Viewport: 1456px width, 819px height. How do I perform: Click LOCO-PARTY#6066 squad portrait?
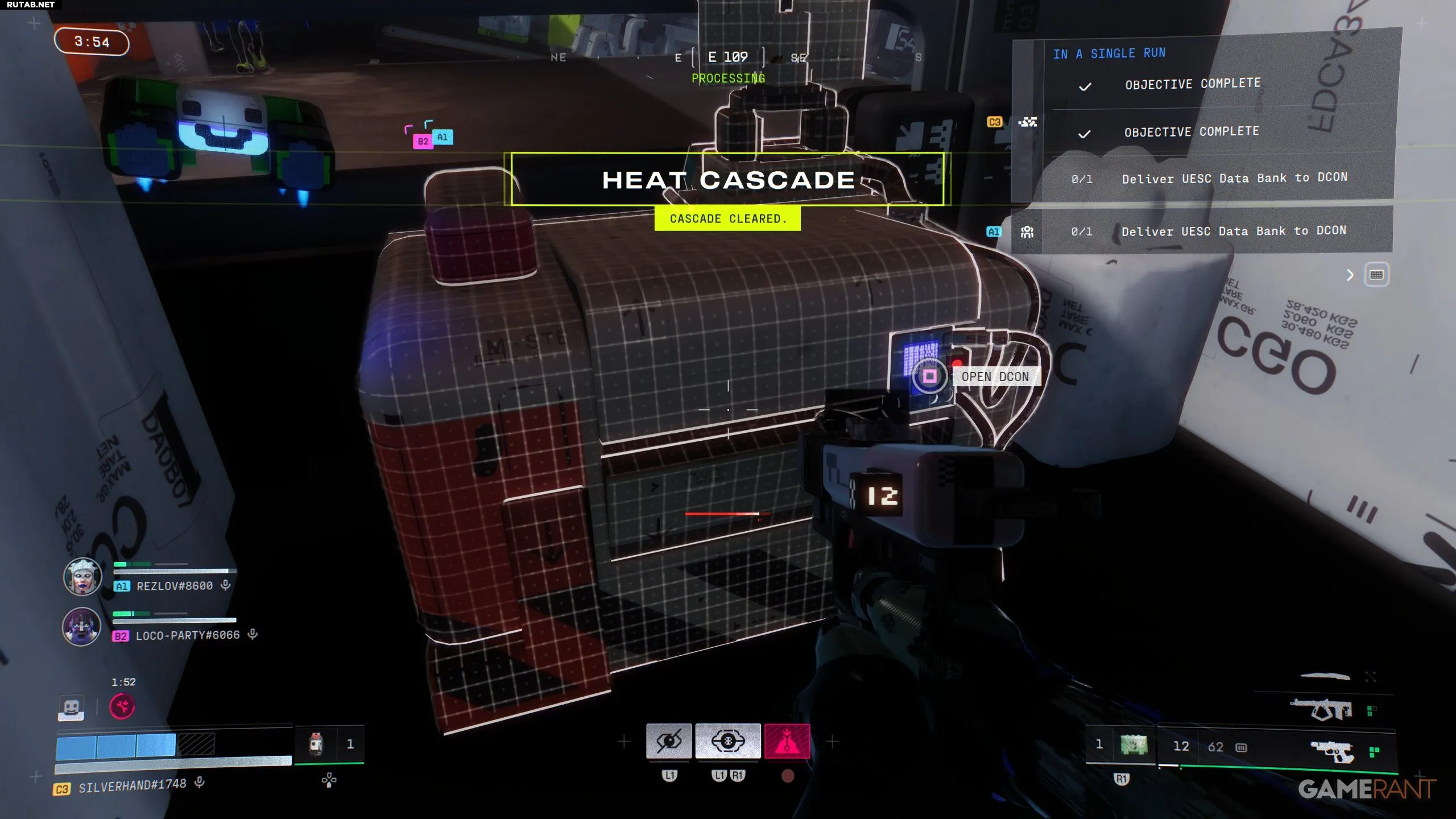click(82, 626)
